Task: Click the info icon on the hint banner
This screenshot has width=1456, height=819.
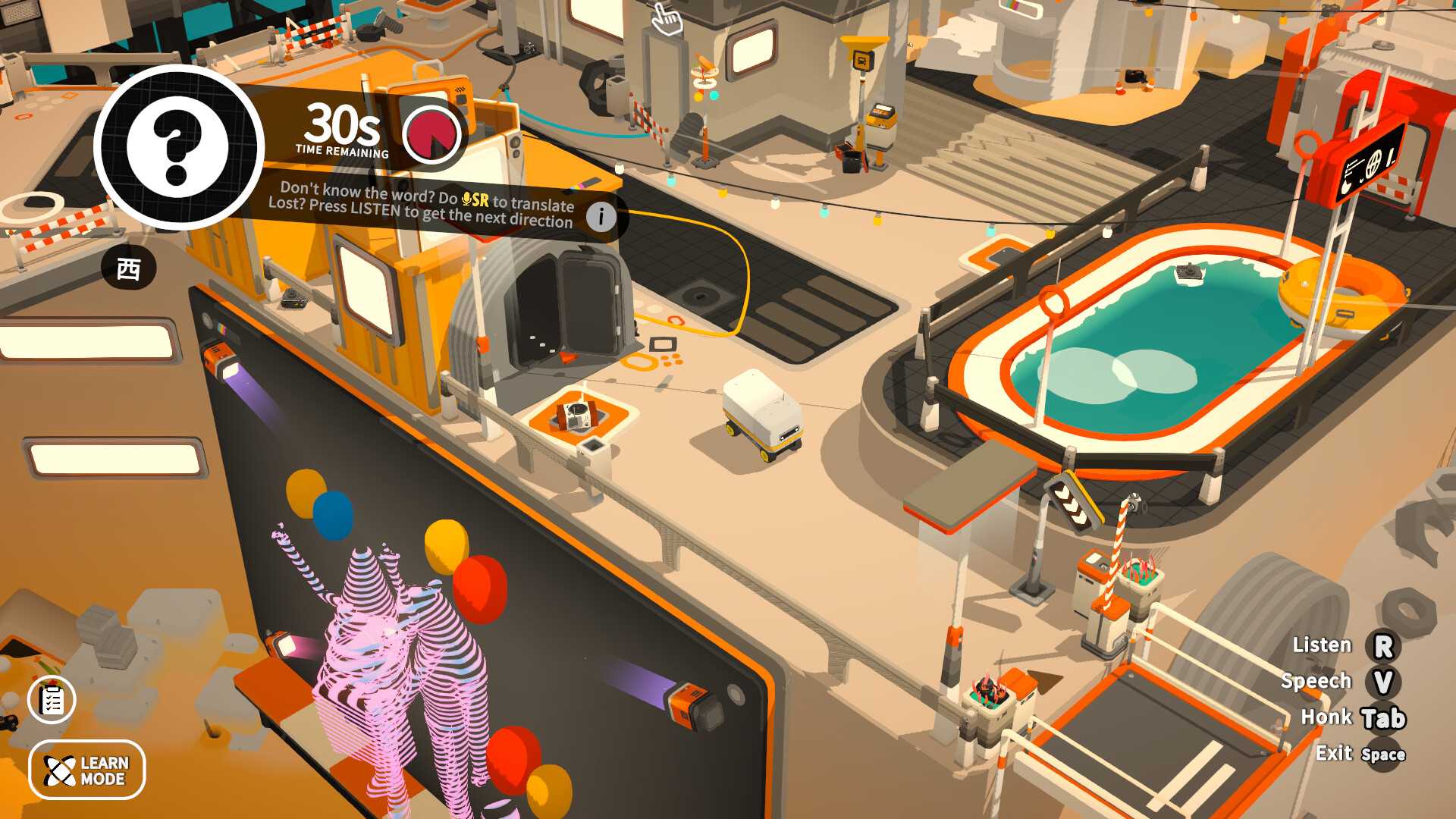Action: click(x=601, y=217)
